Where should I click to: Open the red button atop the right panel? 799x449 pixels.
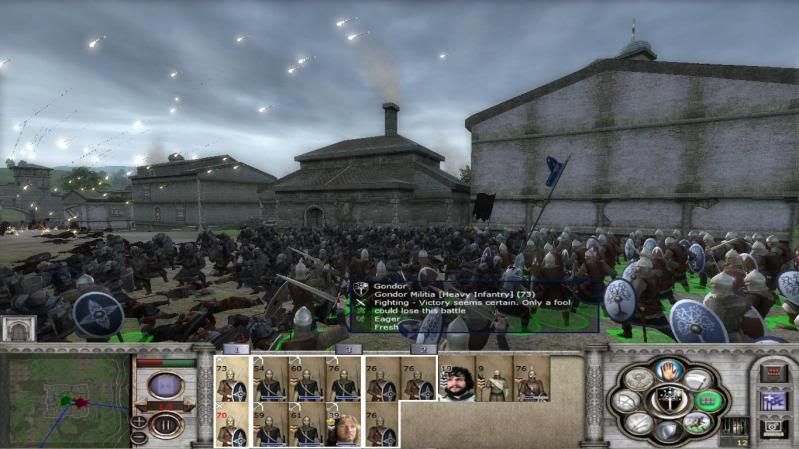coord(772,373)
